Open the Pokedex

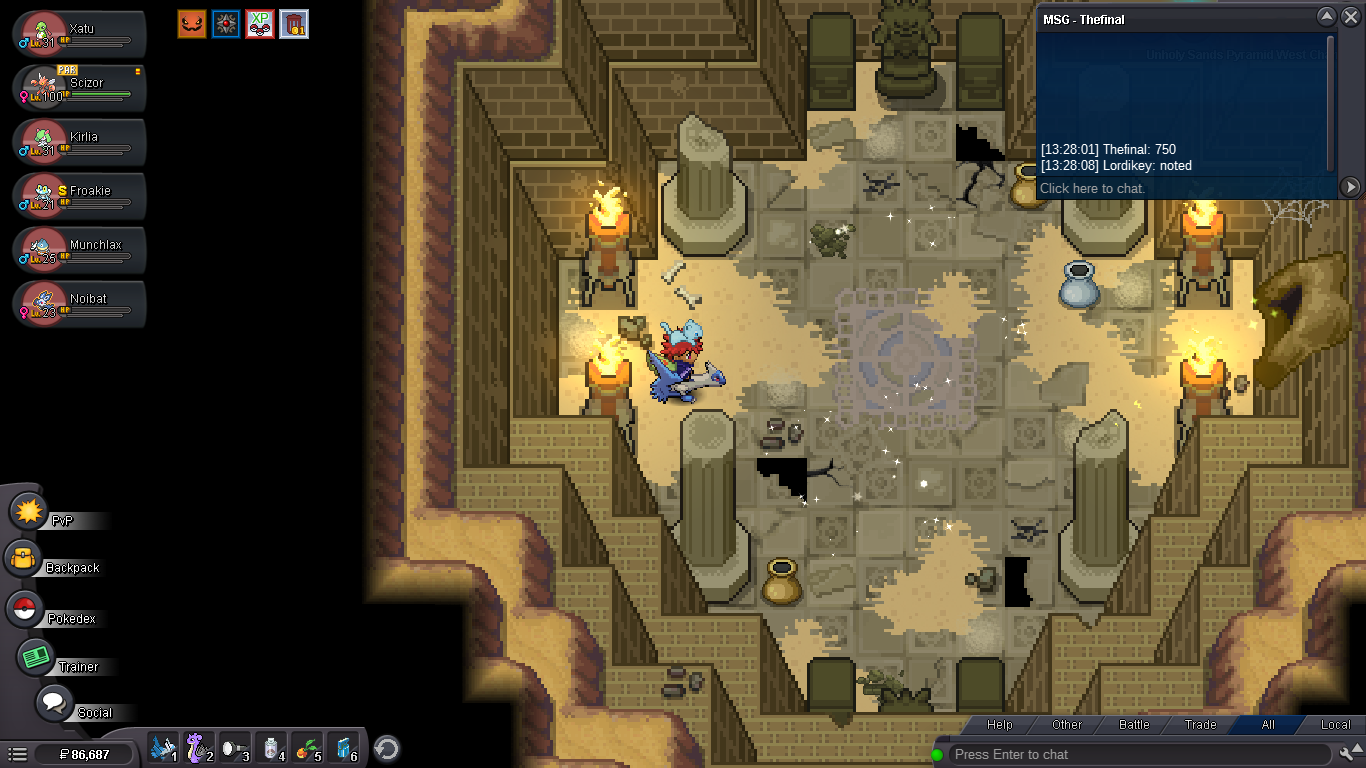(x=25, y=609)
